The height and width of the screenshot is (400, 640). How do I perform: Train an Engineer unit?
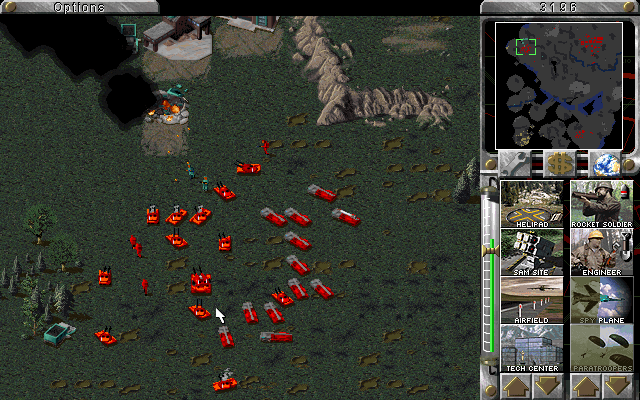pos(602,252)
